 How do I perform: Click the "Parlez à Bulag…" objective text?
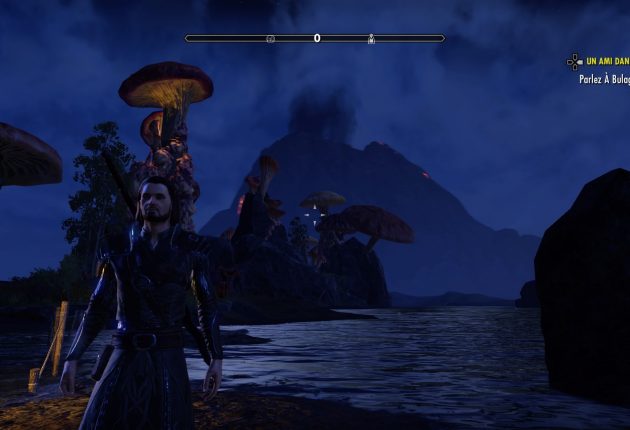604,78
